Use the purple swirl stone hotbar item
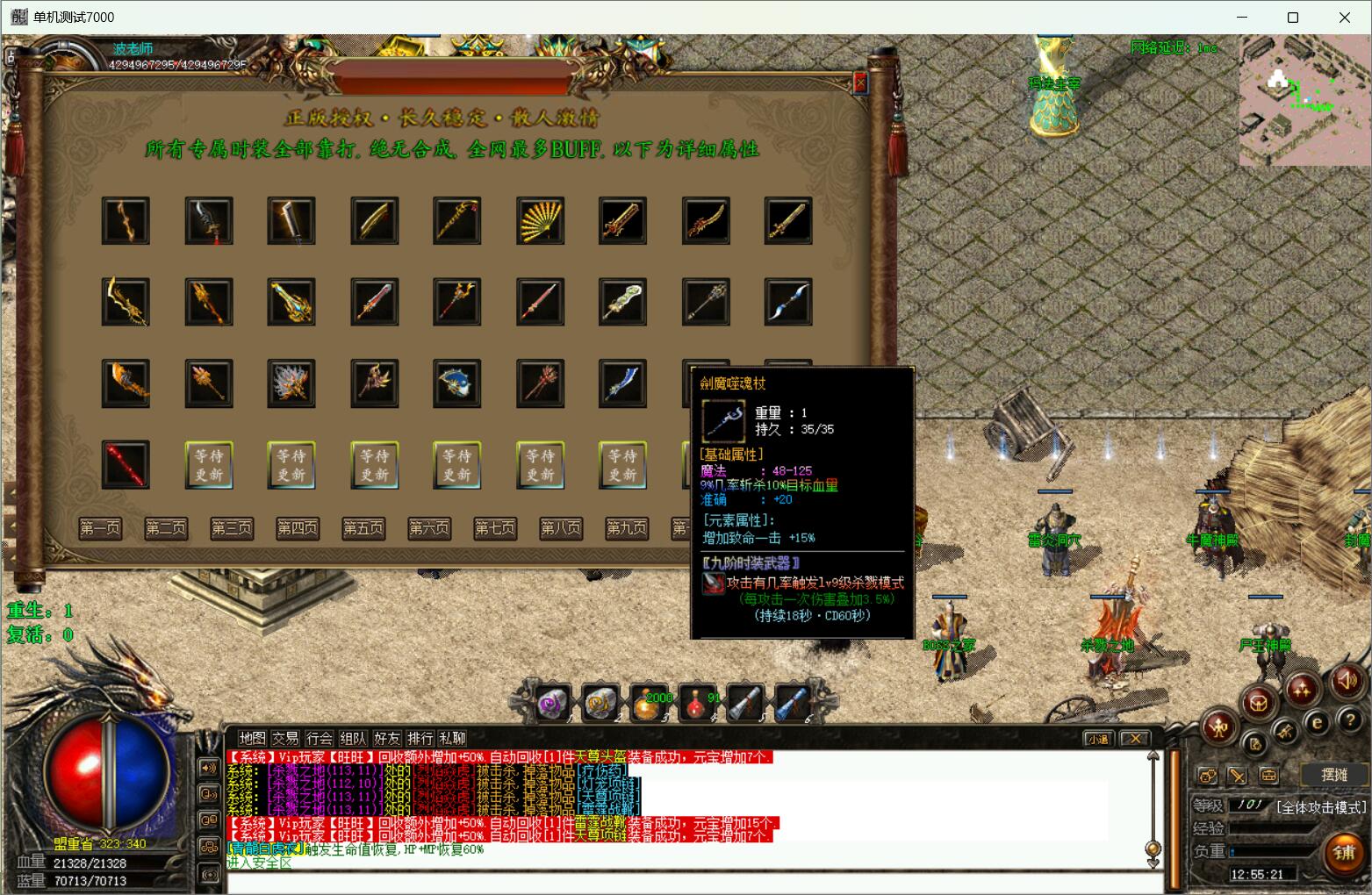 555,703
